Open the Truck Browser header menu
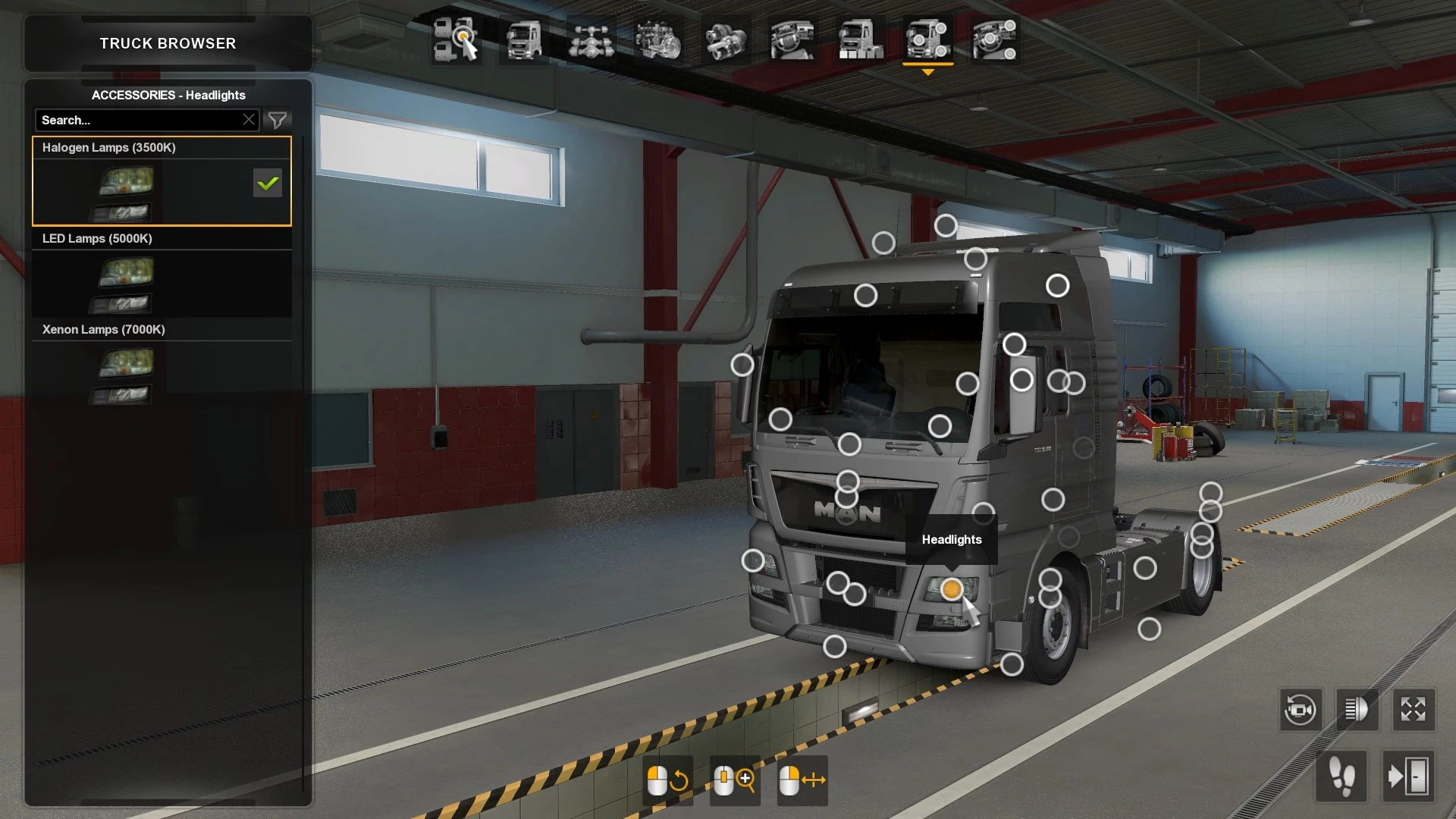The height and width of the screenshot is (819, 1456). pos(167,43)
